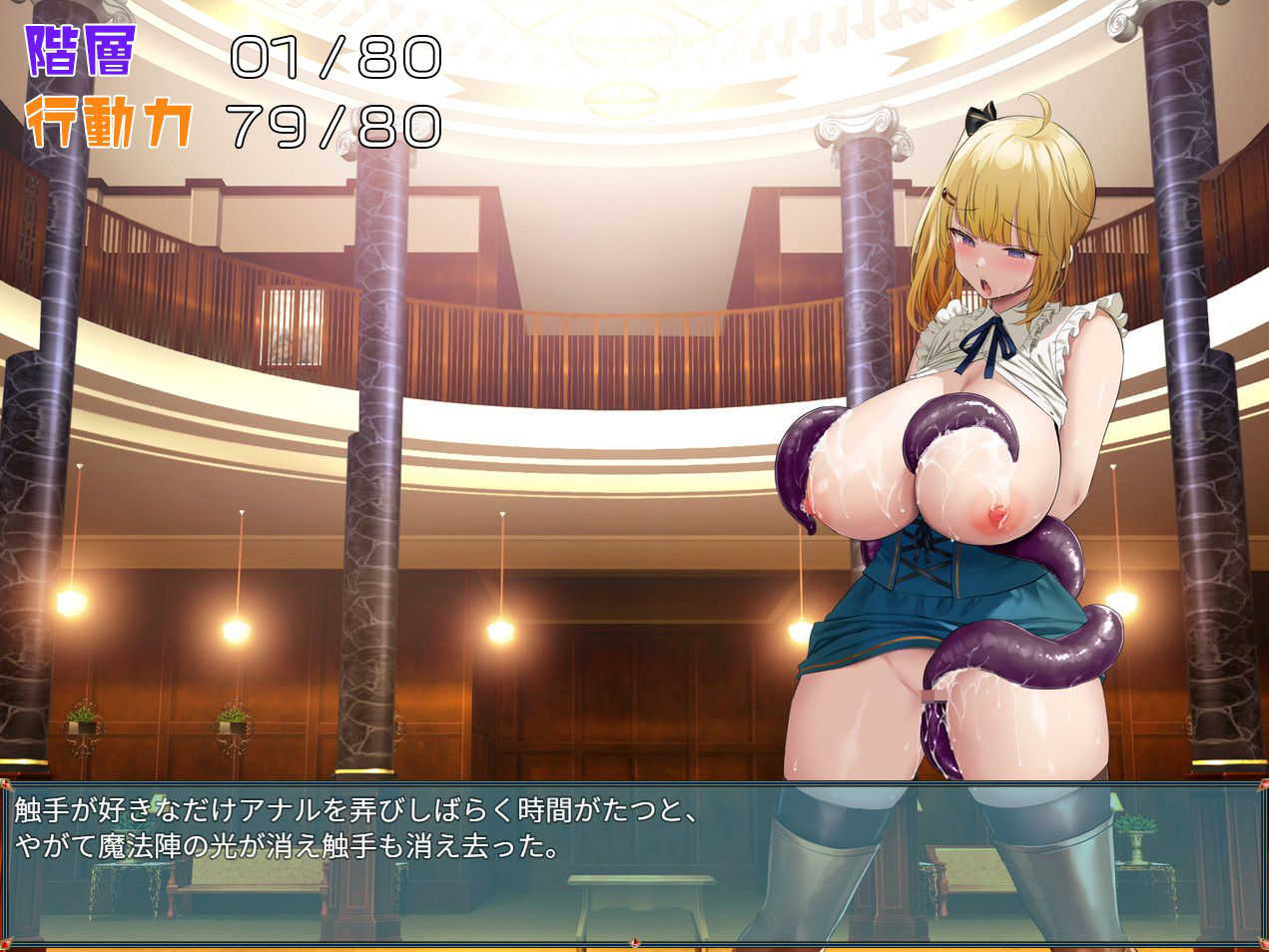This screenshot has width=1269, height=952.
Task: Advance the dialogue text message box
Action: [634, 863]
